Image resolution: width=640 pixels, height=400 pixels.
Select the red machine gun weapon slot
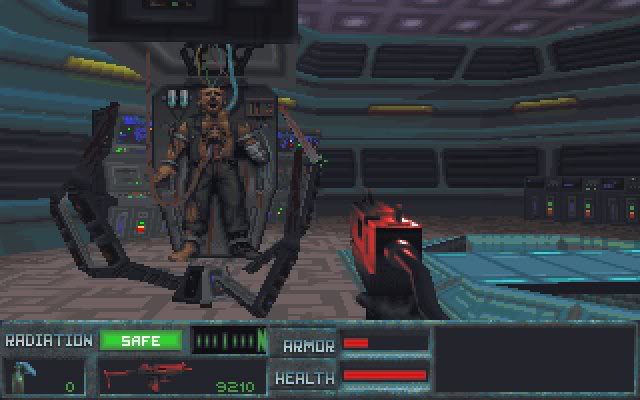click(177, 378)
